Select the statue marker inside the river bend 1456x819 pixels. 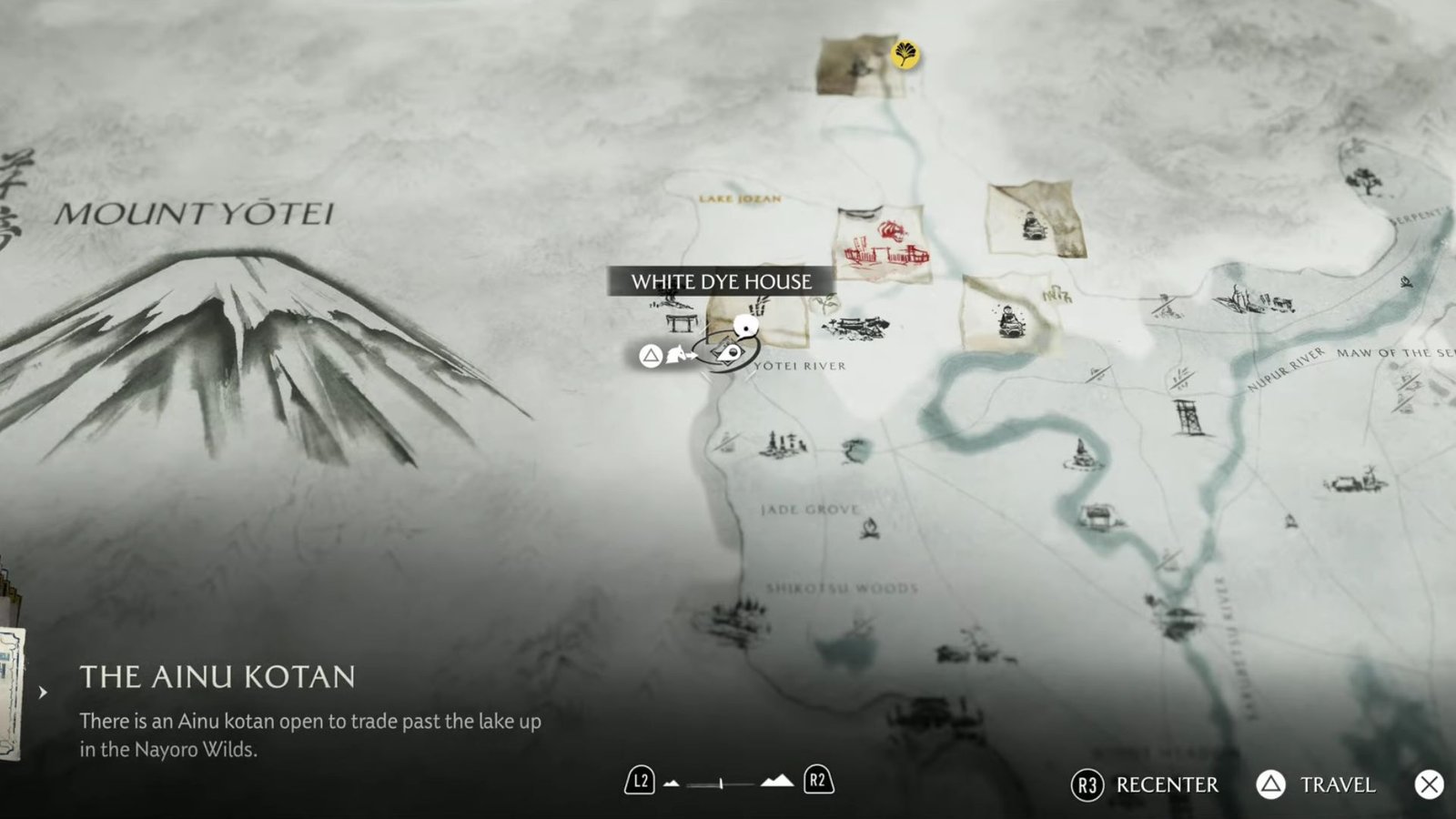tap(1083, 452)
